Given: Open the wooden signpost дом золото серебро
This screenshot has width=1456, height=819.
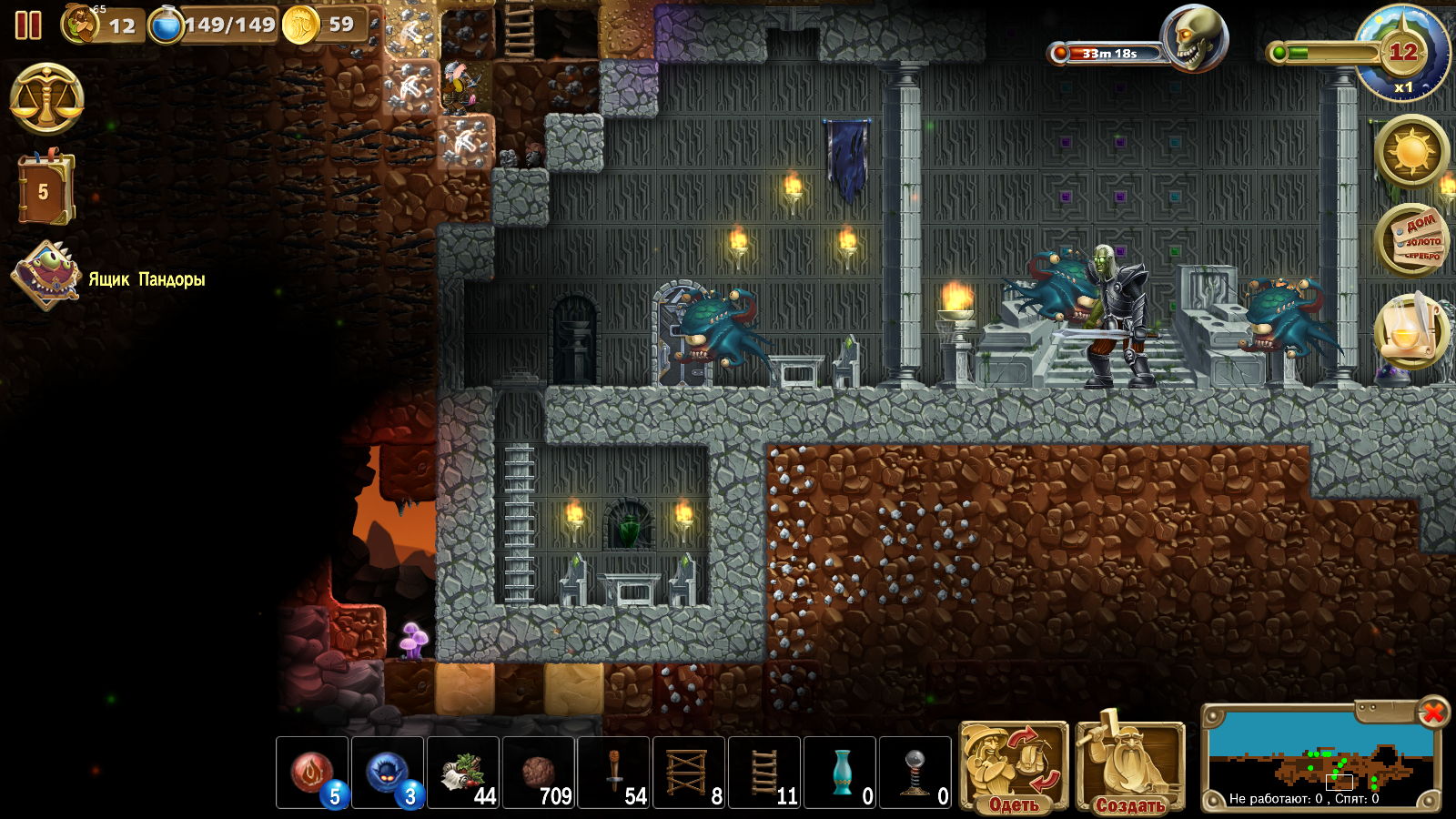Looking at the screenshot, I should pyautogui.click(x=1411, y=241).
